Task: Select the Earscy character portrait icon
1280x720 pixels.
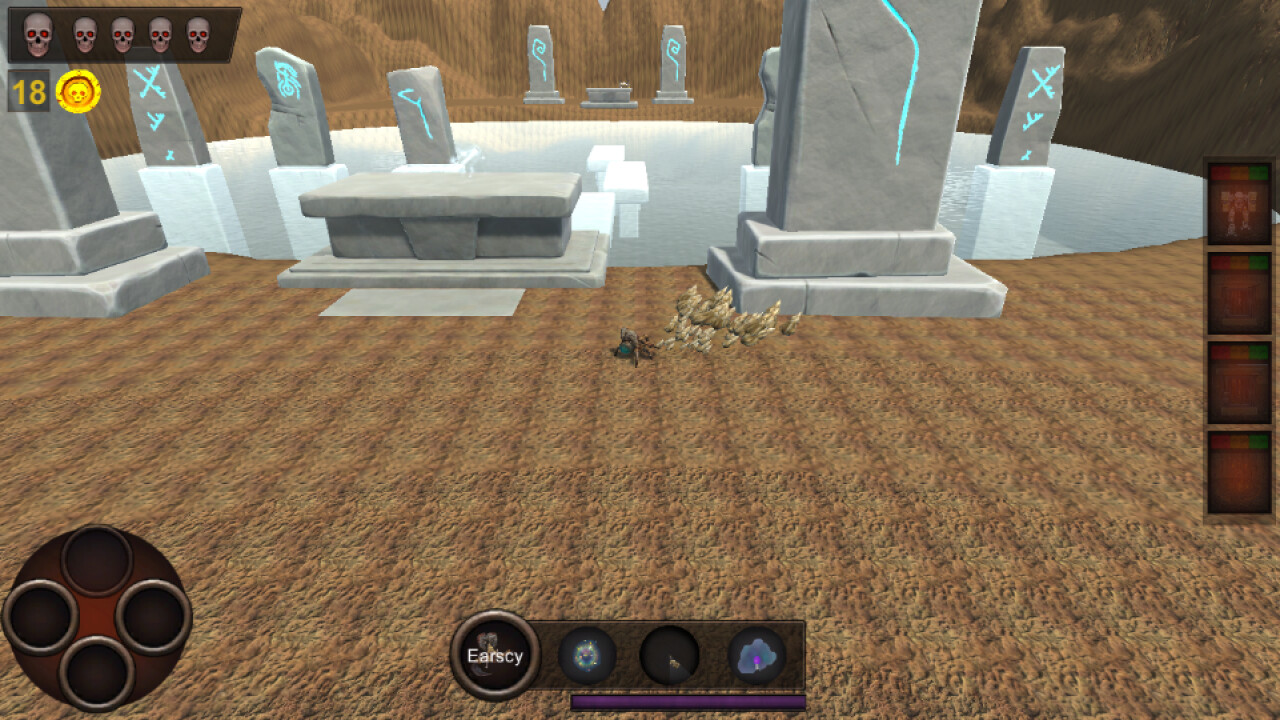Action: [496, 652]
